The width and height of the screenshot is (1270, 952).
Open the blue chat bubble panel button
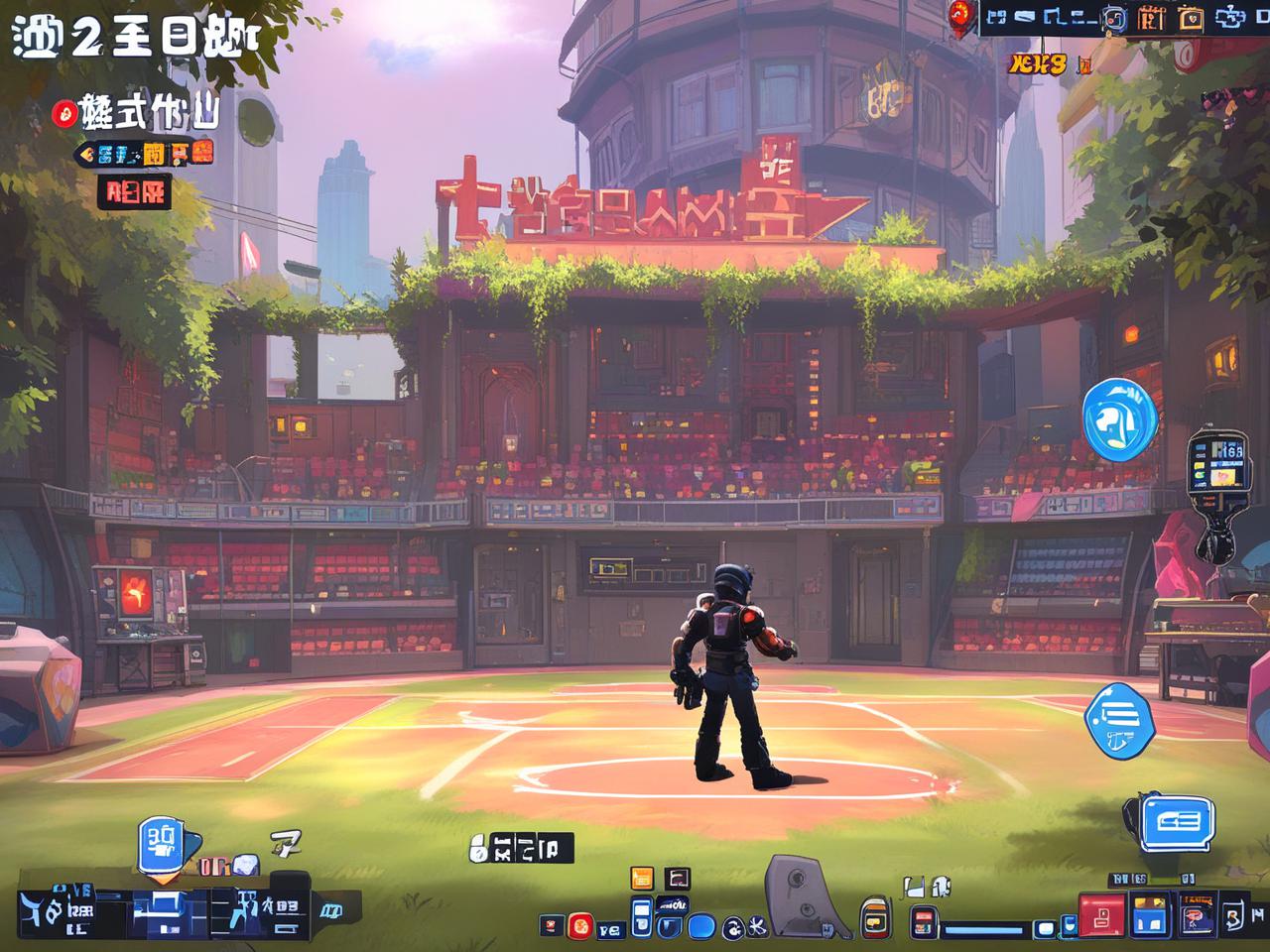click(x=1176, y=822)
